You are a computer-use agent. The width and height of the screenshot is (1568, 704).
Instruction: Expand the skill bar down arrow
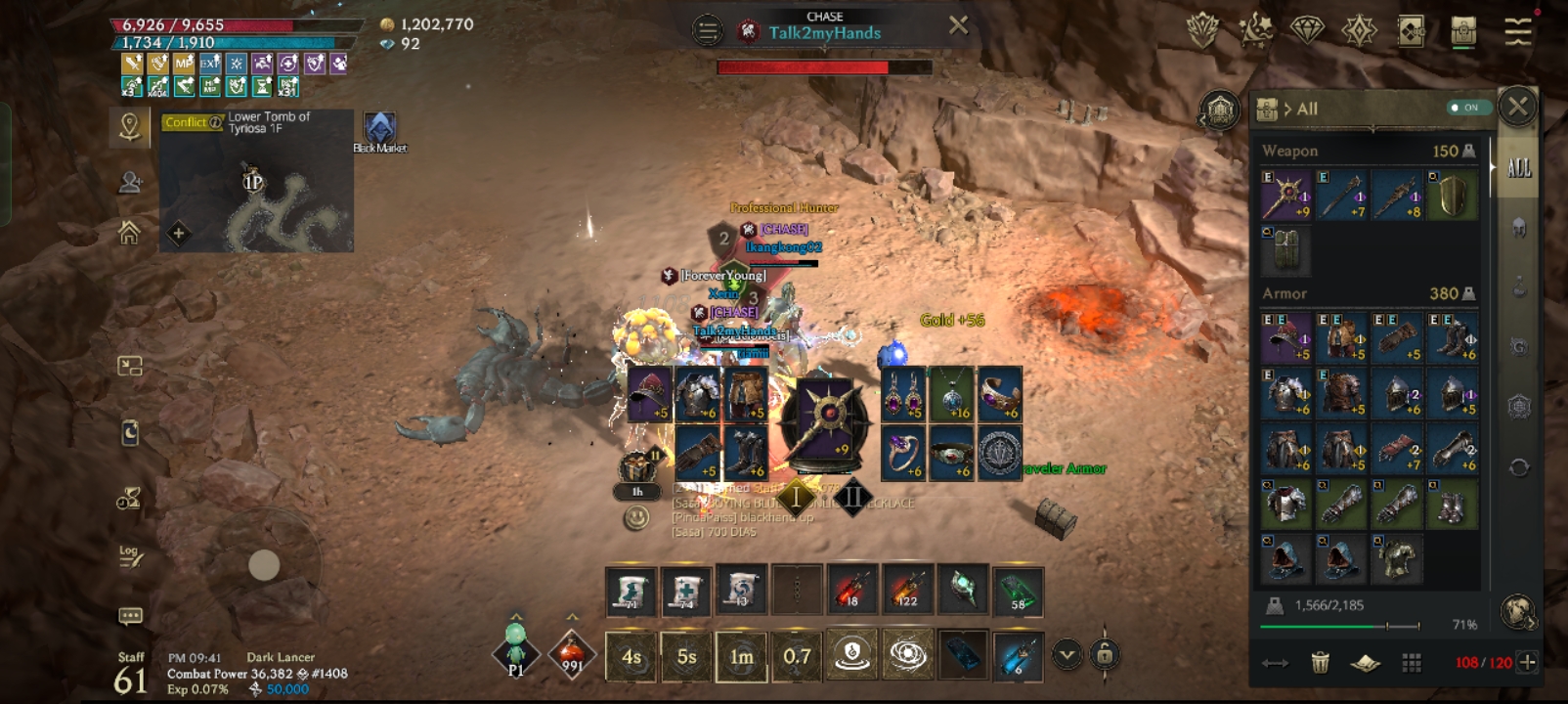tap(1067, 654)
